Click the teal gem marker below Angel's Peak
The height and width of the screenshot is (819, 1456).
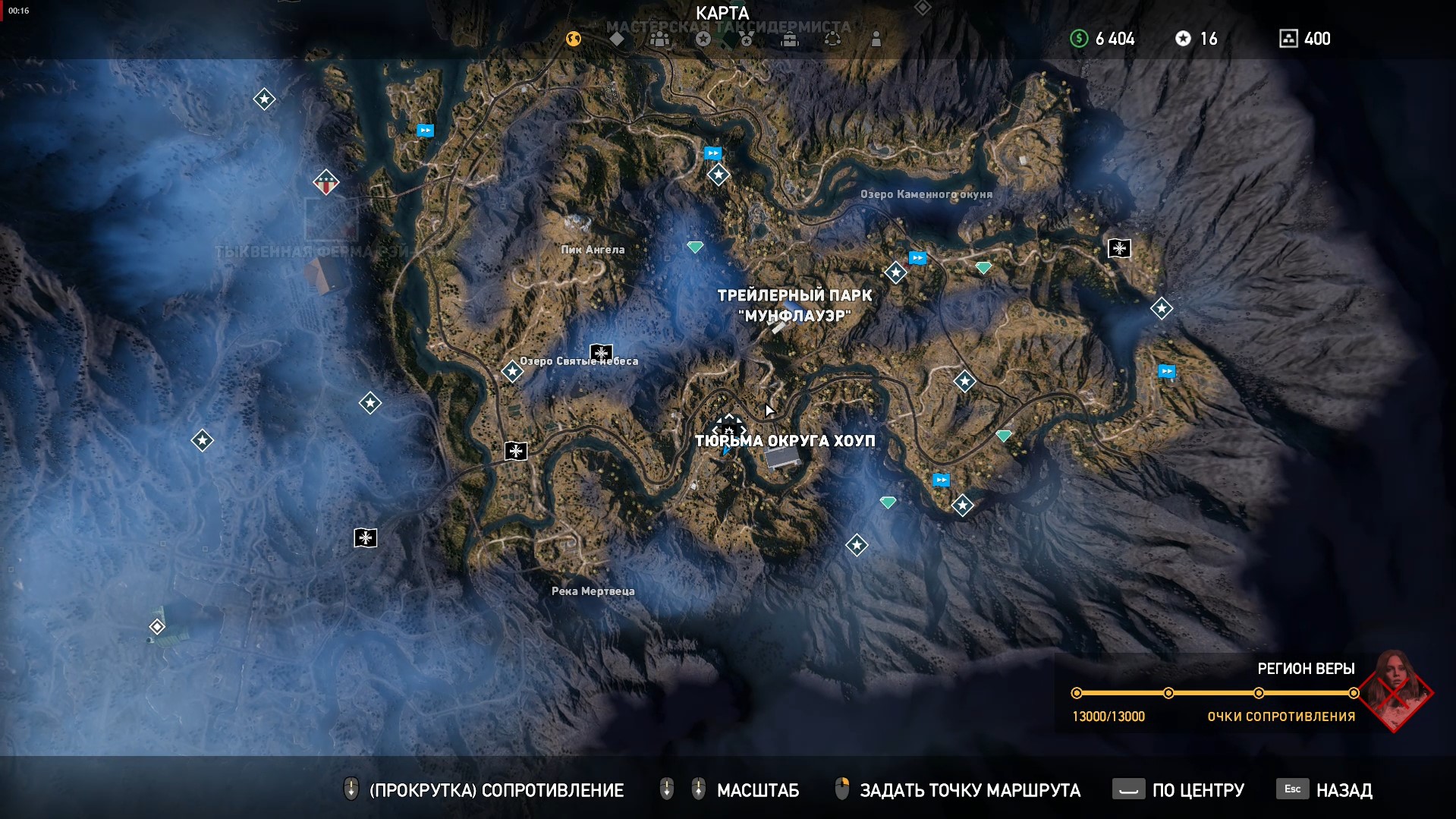click(695, 247)
